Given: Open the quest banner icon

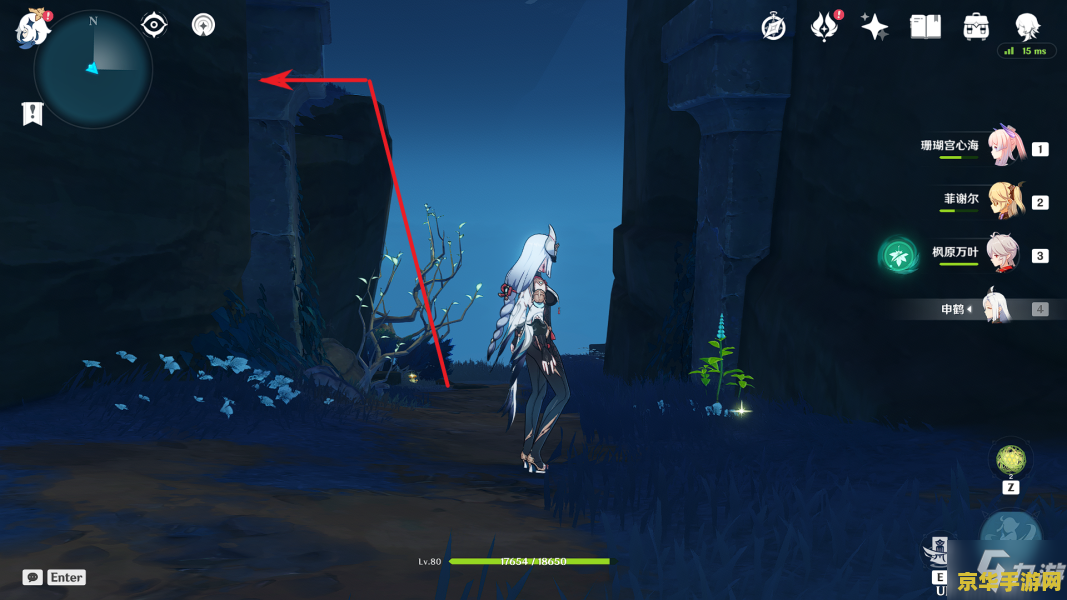Looking at the screenshot, I should 32,113.
